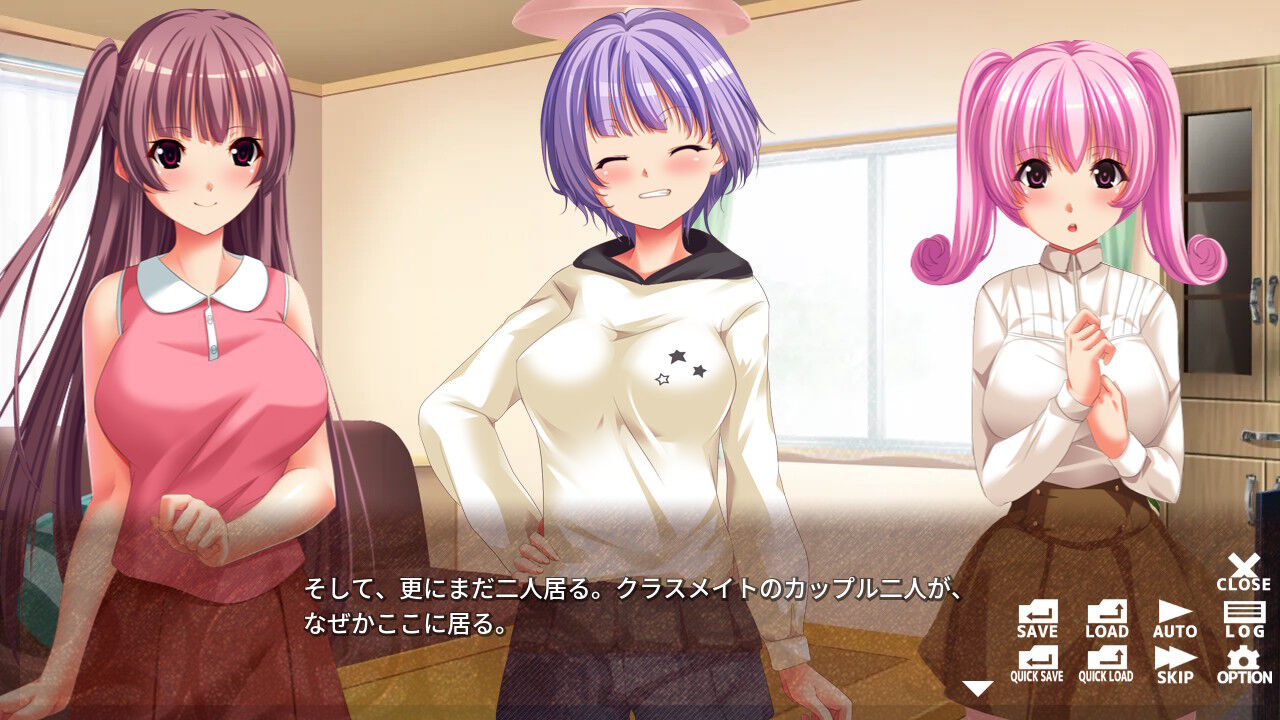Open the LOAD menu icon
Image resolution: width=1280 pixels, height=720 pixels.
coord(1106,611)
